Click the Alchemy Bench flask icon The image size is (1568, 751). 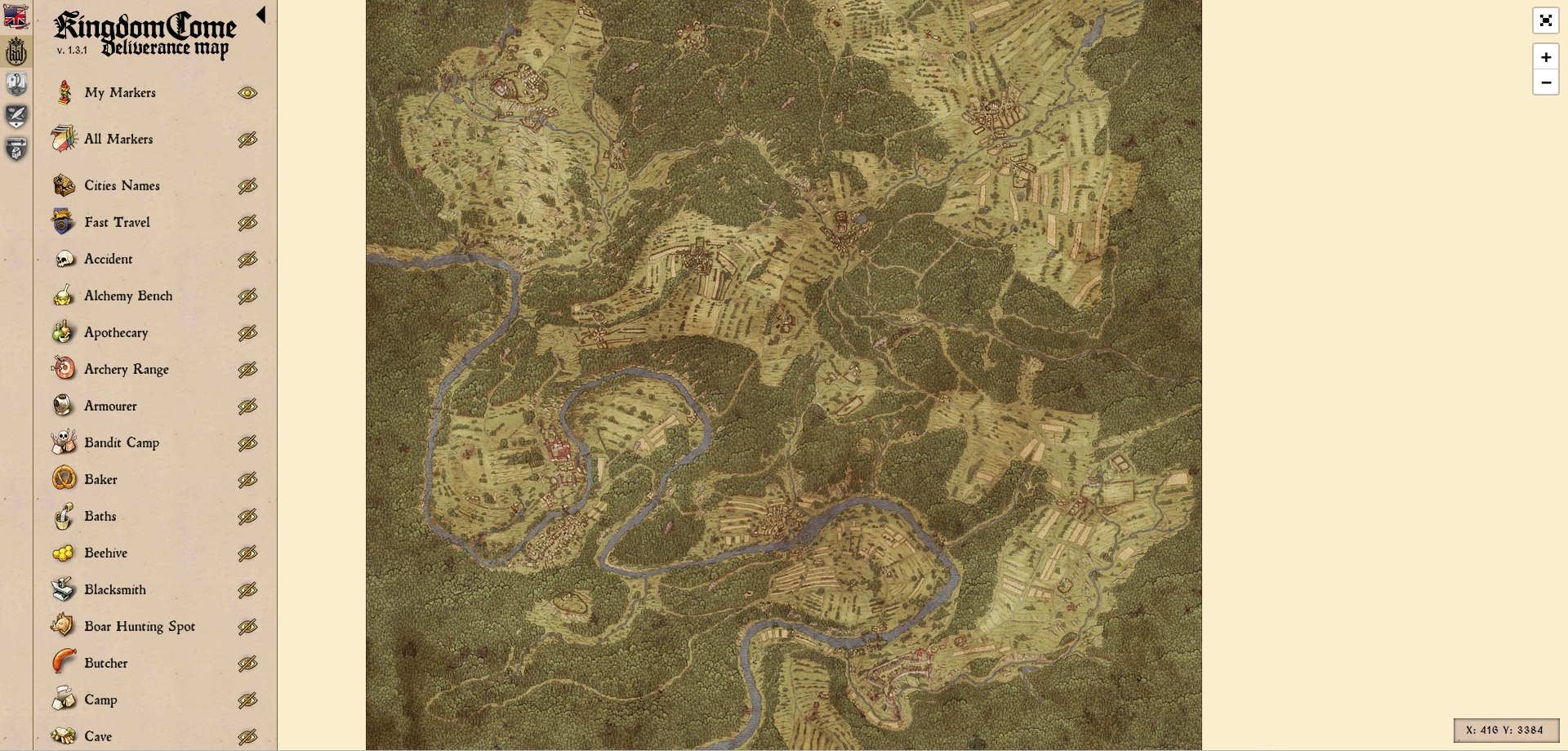tap(62, 296)
